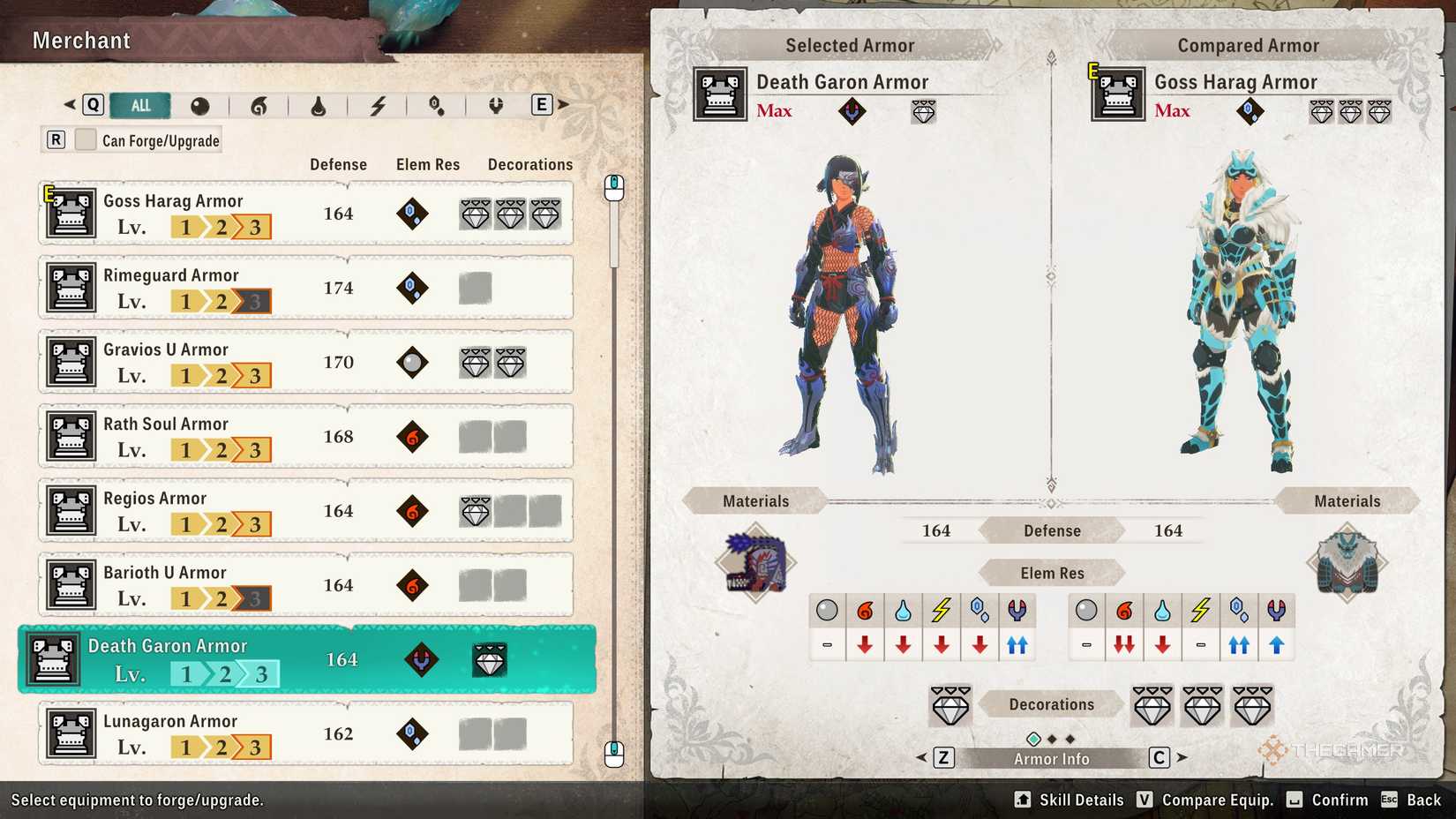Click the right arrow beside C on Armor Info
This screenshot has width=1456, height=819.
(x=1182, y=757)
